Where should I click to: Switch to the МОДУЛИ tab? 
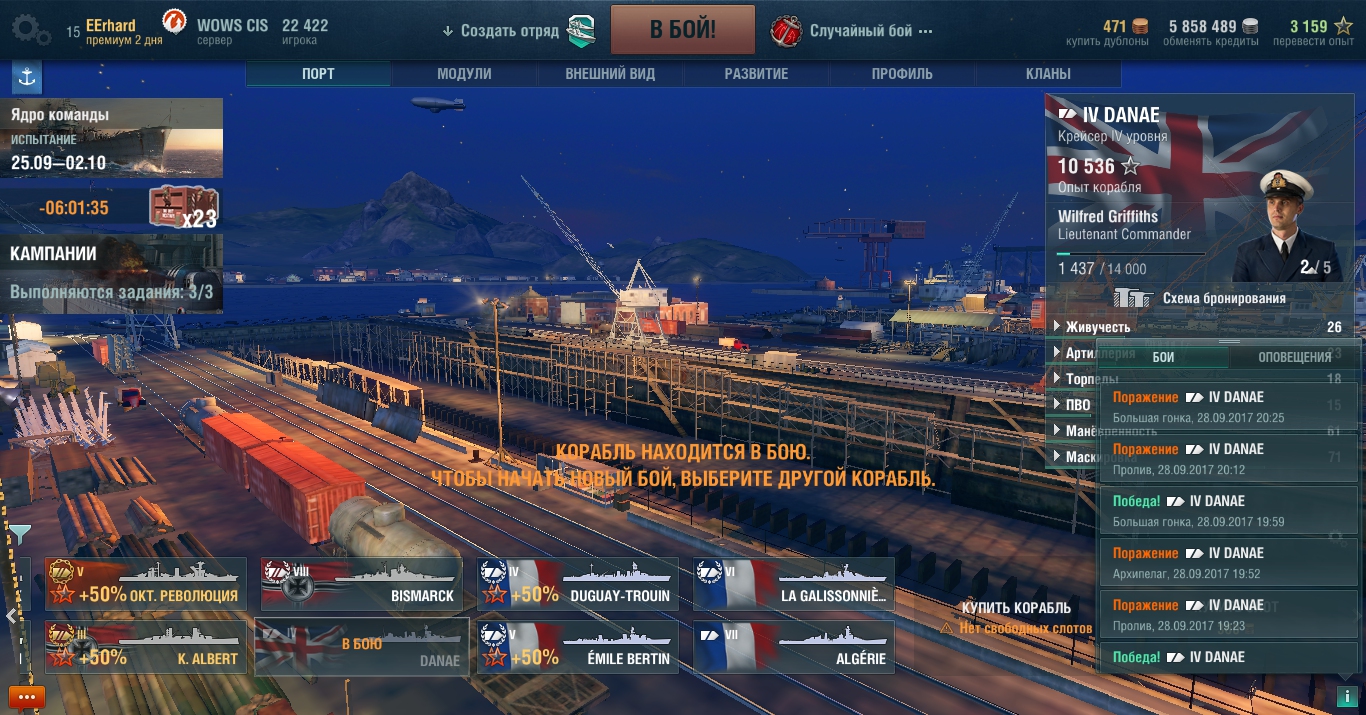(x=464, y=74)
